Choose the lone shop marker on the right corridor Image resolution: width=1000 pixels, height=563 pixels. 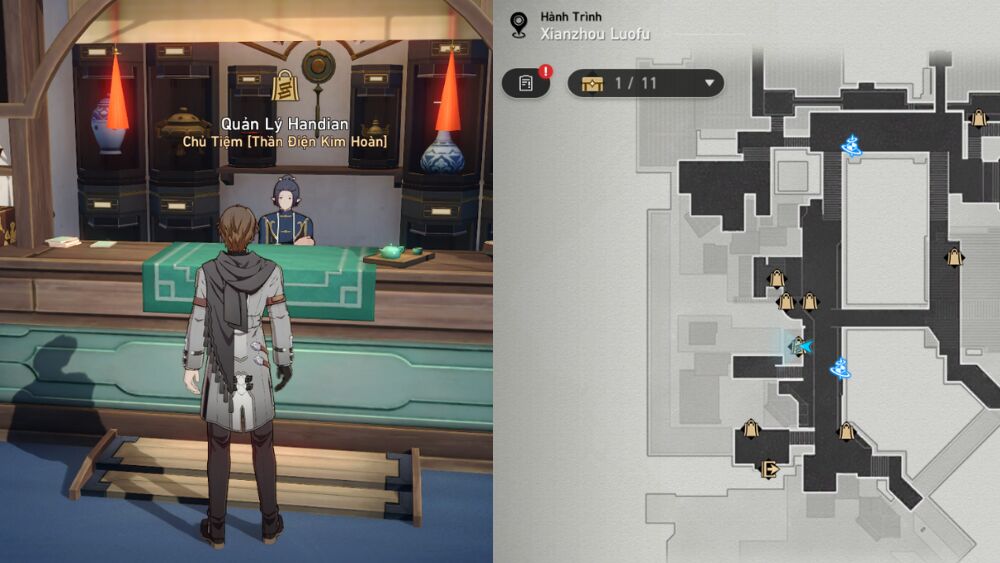(954, 257)
